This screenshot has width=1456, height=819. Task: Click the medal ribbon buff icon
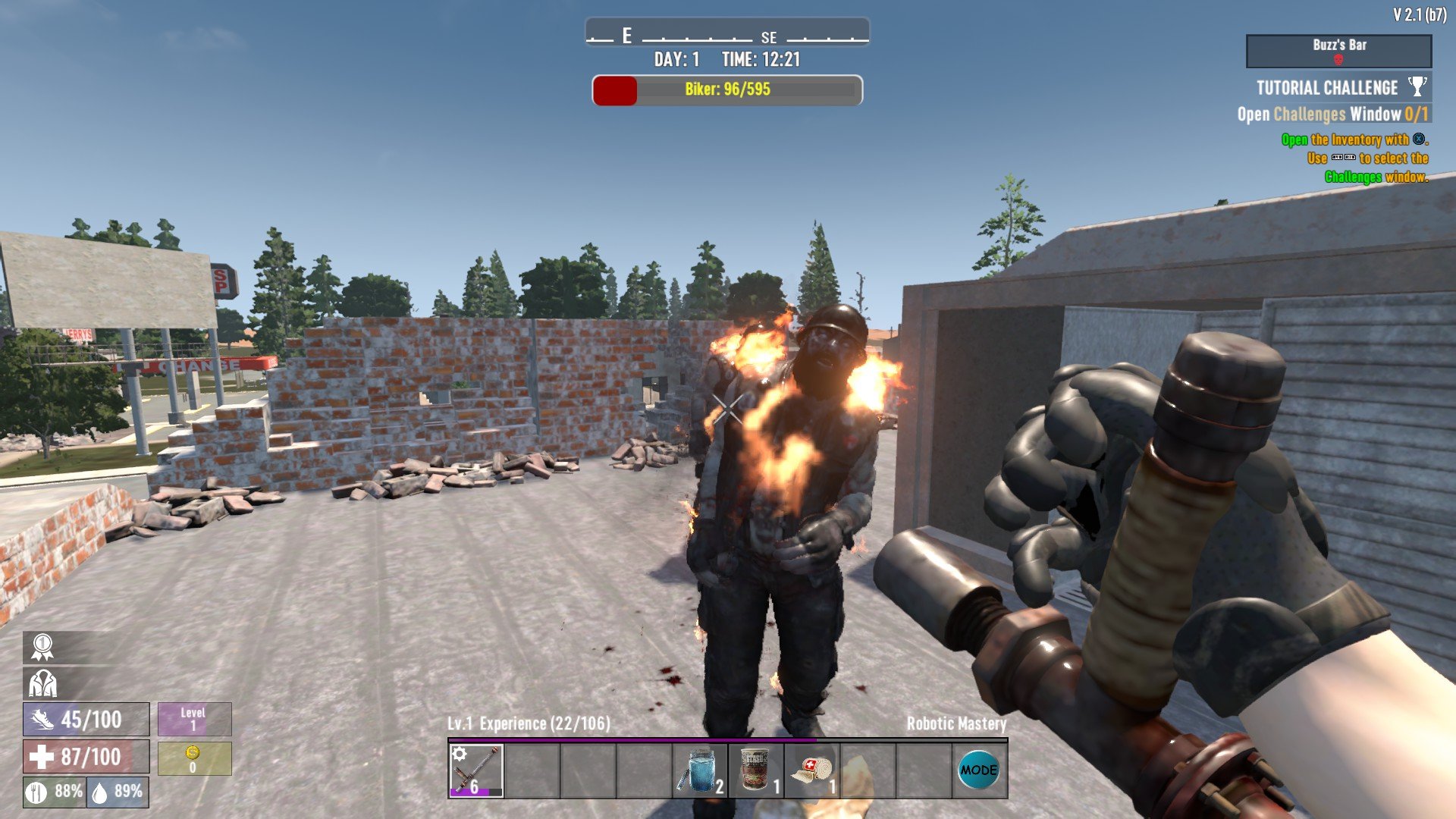click(x=42, y=647)
